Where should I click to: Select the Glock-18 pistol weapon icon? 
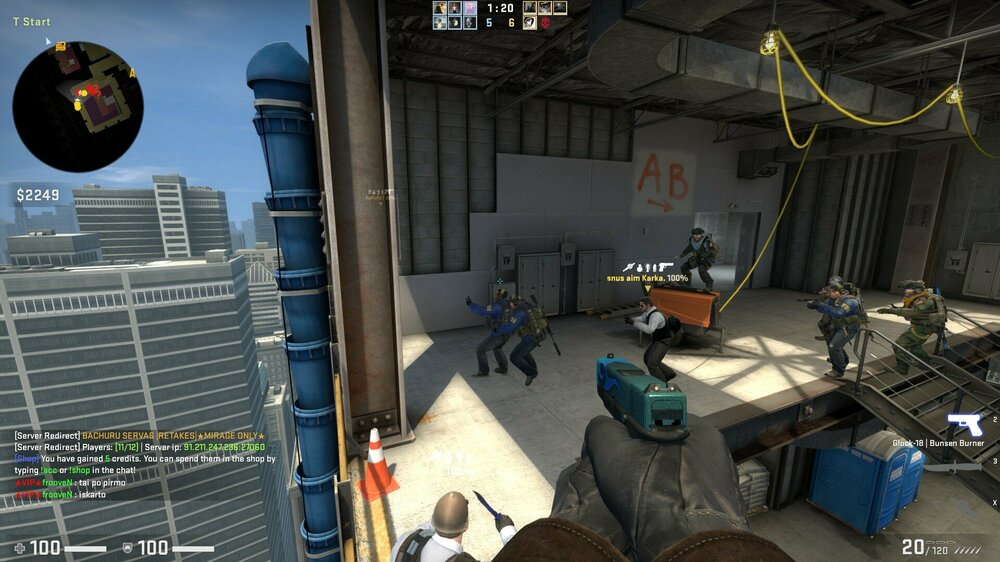pos(966,424)
